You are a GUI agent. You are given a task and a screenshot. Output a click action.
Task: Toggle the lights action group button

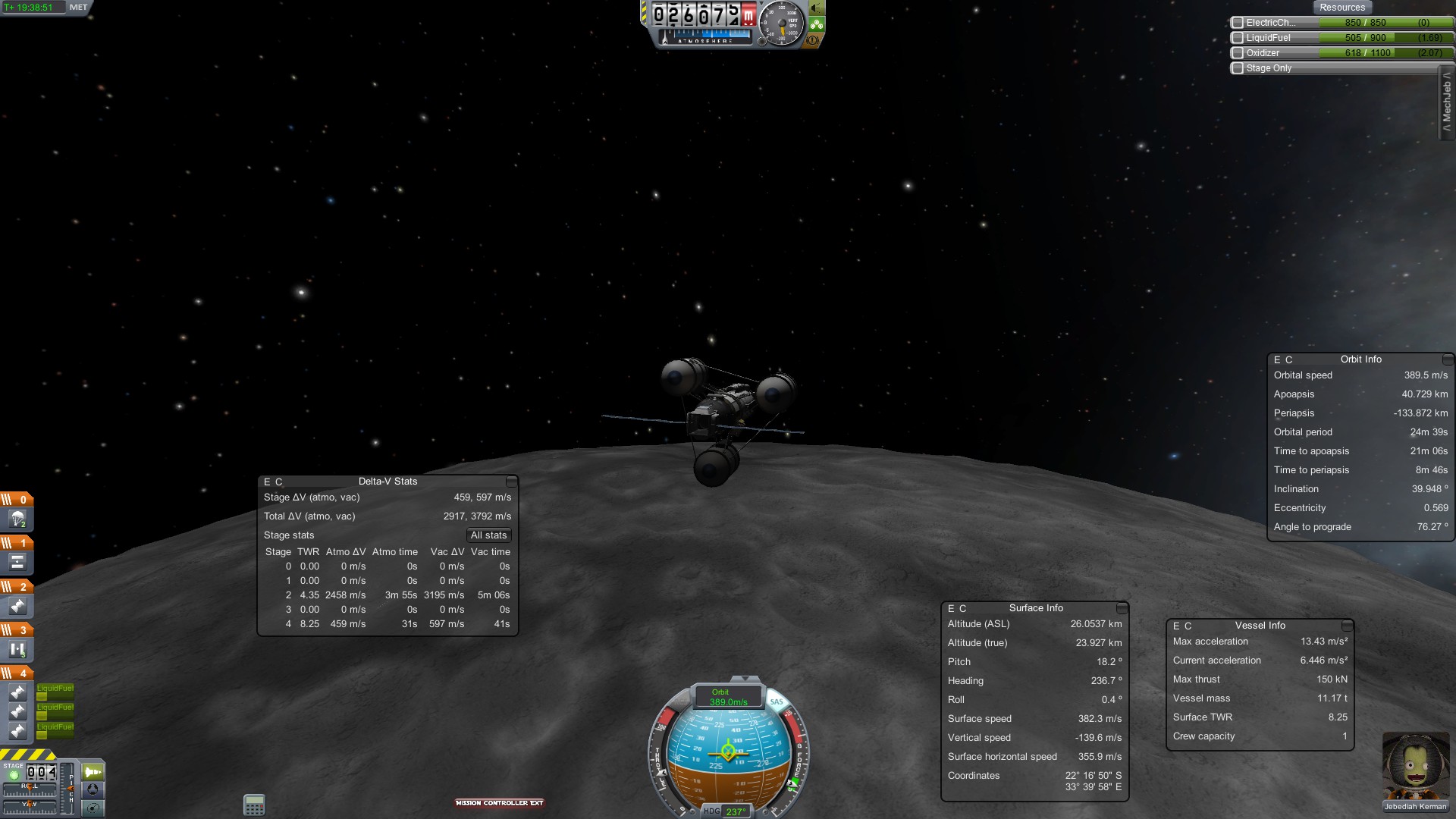pyautogui.click(x=817, y=8)
